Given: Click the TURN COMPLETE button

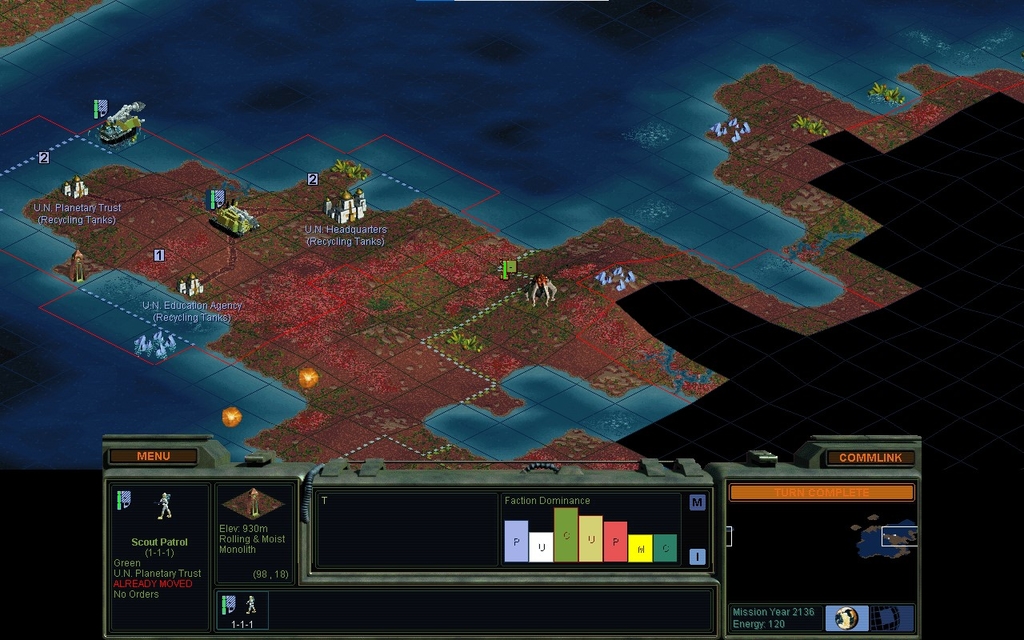Looking at the screenshot, I should (821, 493).
